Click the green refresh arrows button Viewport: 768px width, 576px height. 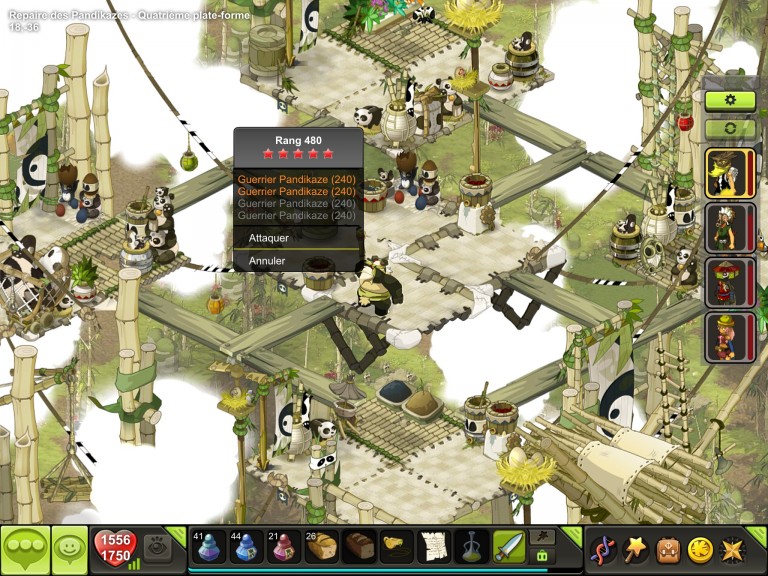coord(730,129)
